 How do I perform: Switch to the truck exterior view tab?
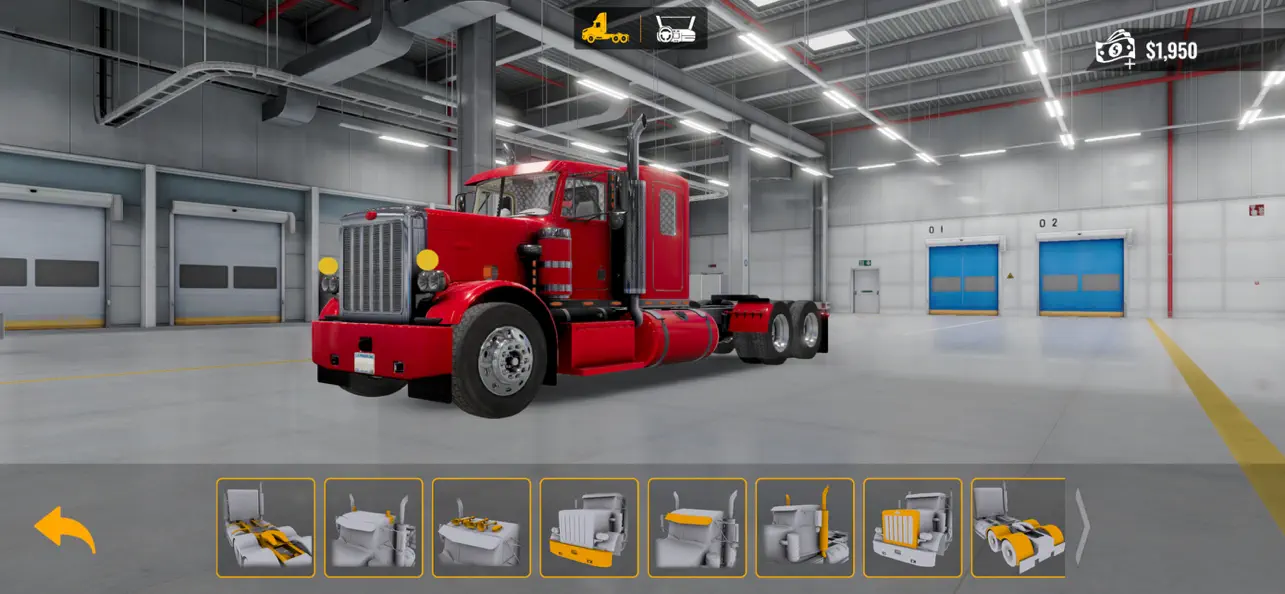[x=606, y=29]
